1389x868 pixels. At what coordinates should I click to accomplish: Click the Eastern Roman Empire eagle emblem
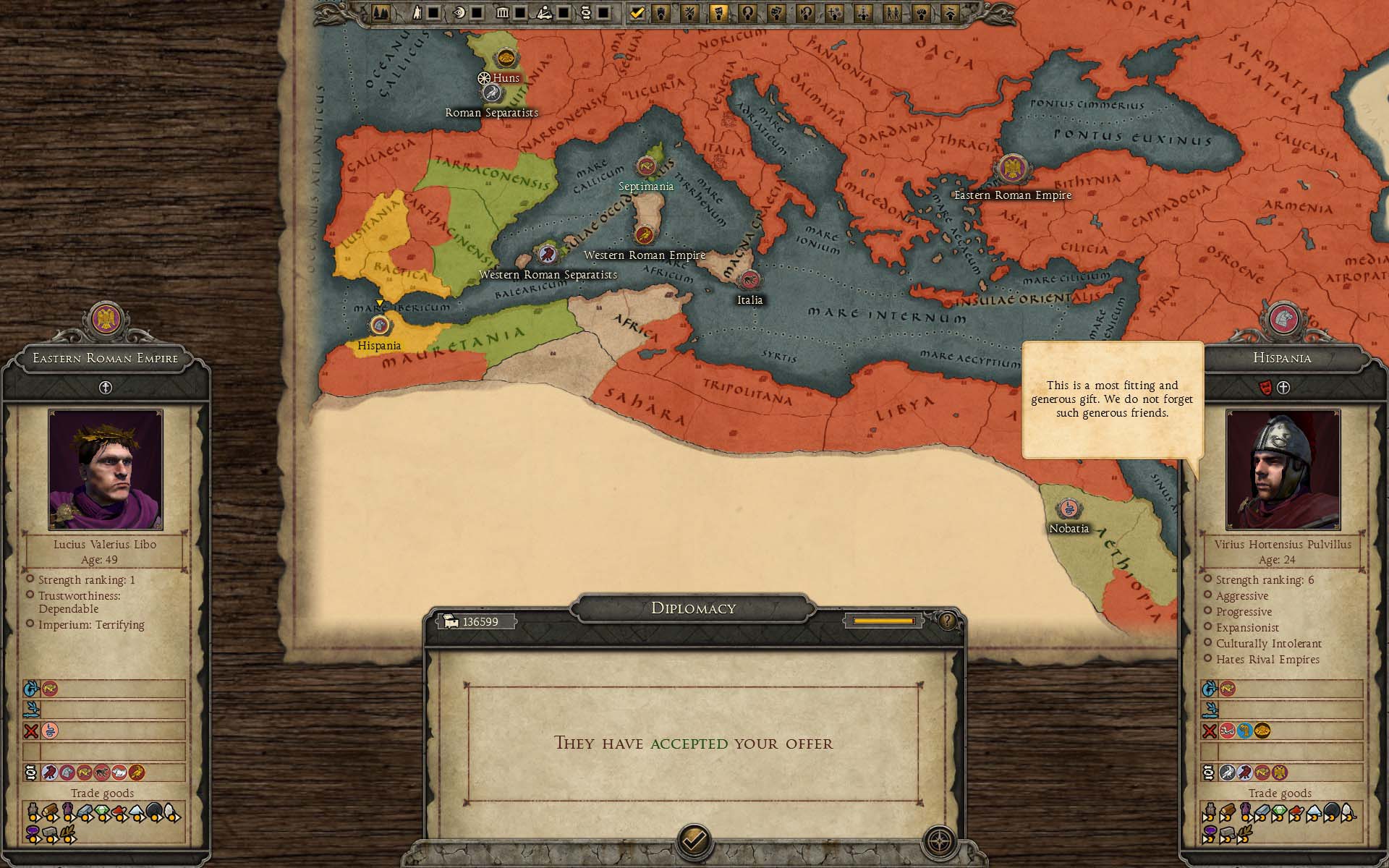(x=106, y=318)
